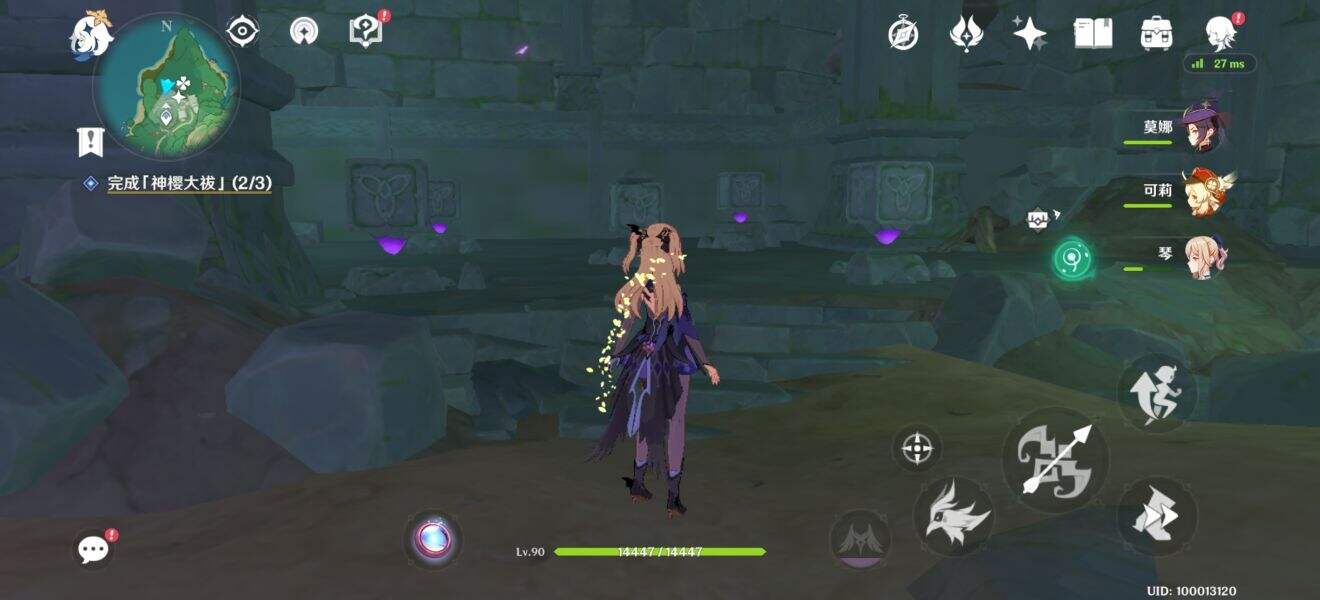Open the quest log exclamation icon
Viewport: 1320px width, 600px height.
point(90,143)
